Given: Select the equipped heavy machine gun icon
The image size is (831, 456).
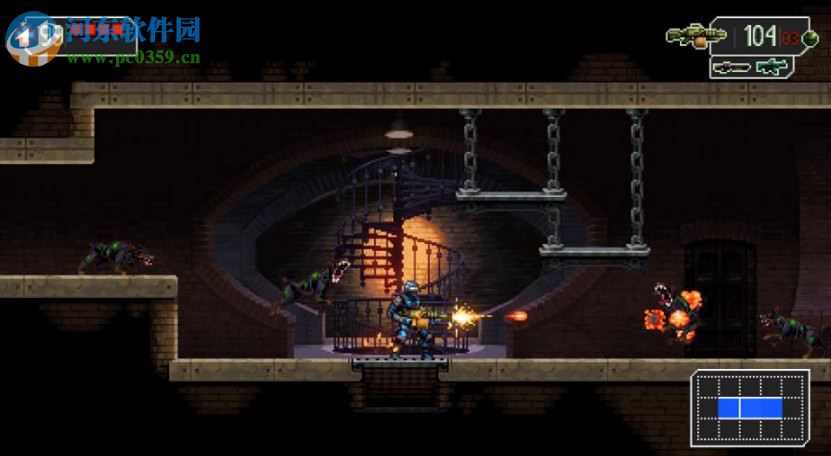Looking at the screenshot, I should point(696,36).
